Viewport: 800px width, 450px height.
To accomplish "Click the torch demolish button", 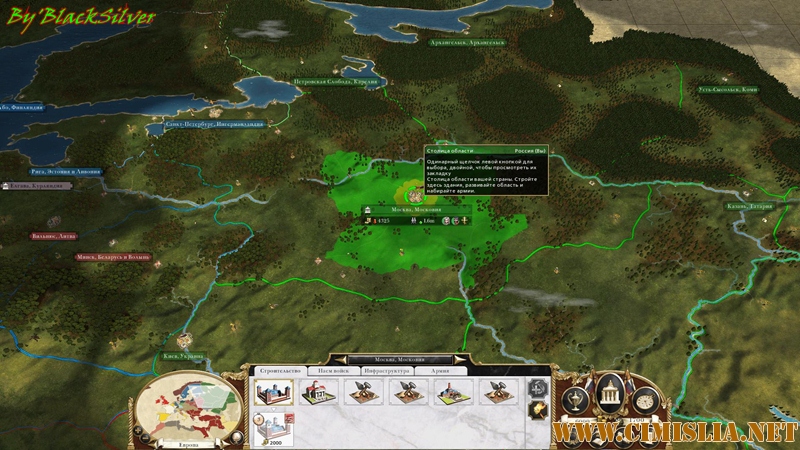I will (x=540, y=410).
